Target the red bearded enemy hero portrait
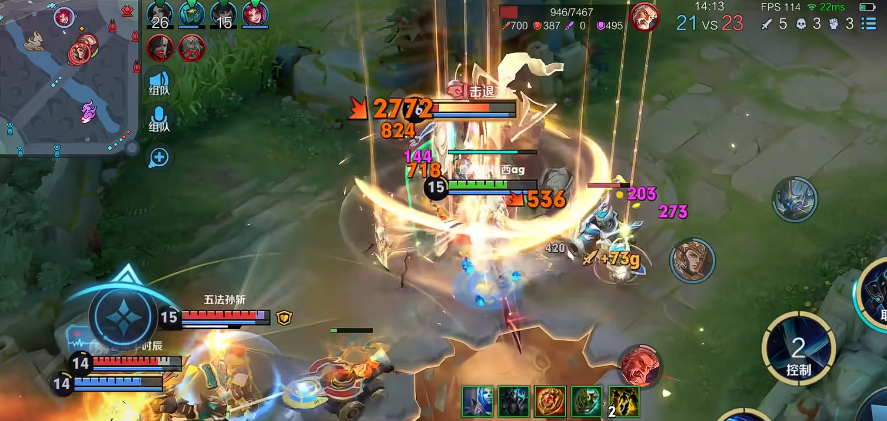The height and width of the screenshot is (421, 887). pyautogui.click(x=638, y=366)
